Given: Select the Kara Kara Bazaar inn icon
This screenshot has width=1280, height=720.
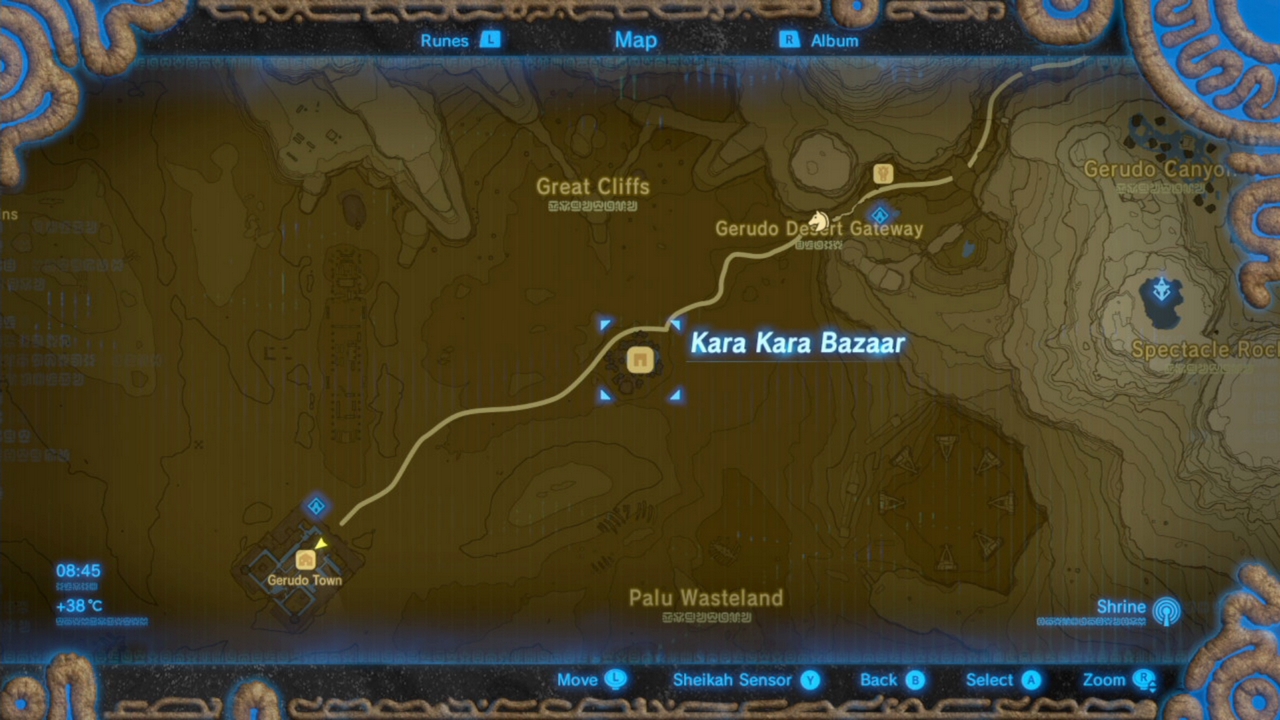Looking at the screenshot, I should (x=640, y=360).
